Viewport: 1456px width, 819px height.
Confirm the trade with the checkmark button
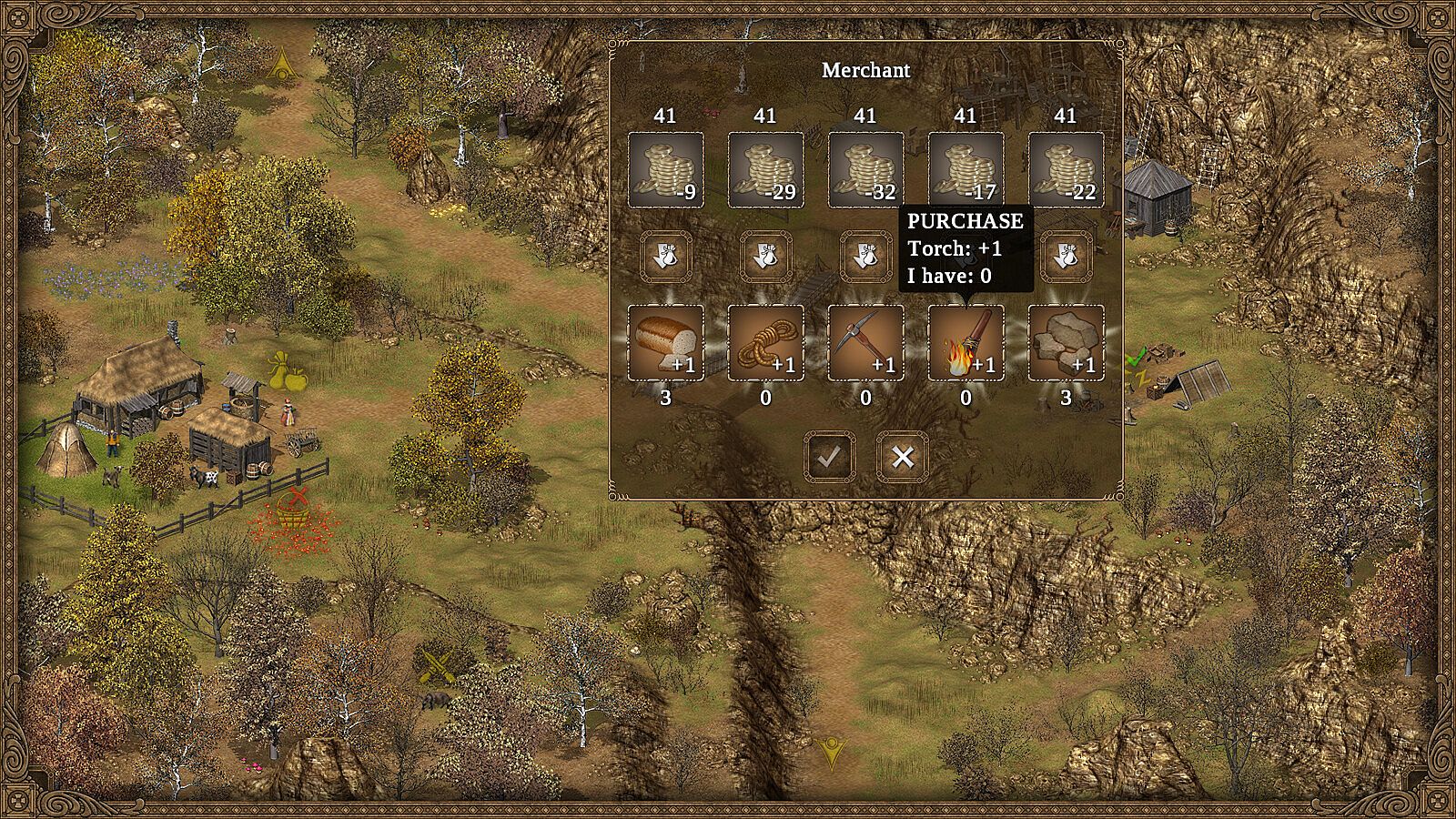pos(829,457)
